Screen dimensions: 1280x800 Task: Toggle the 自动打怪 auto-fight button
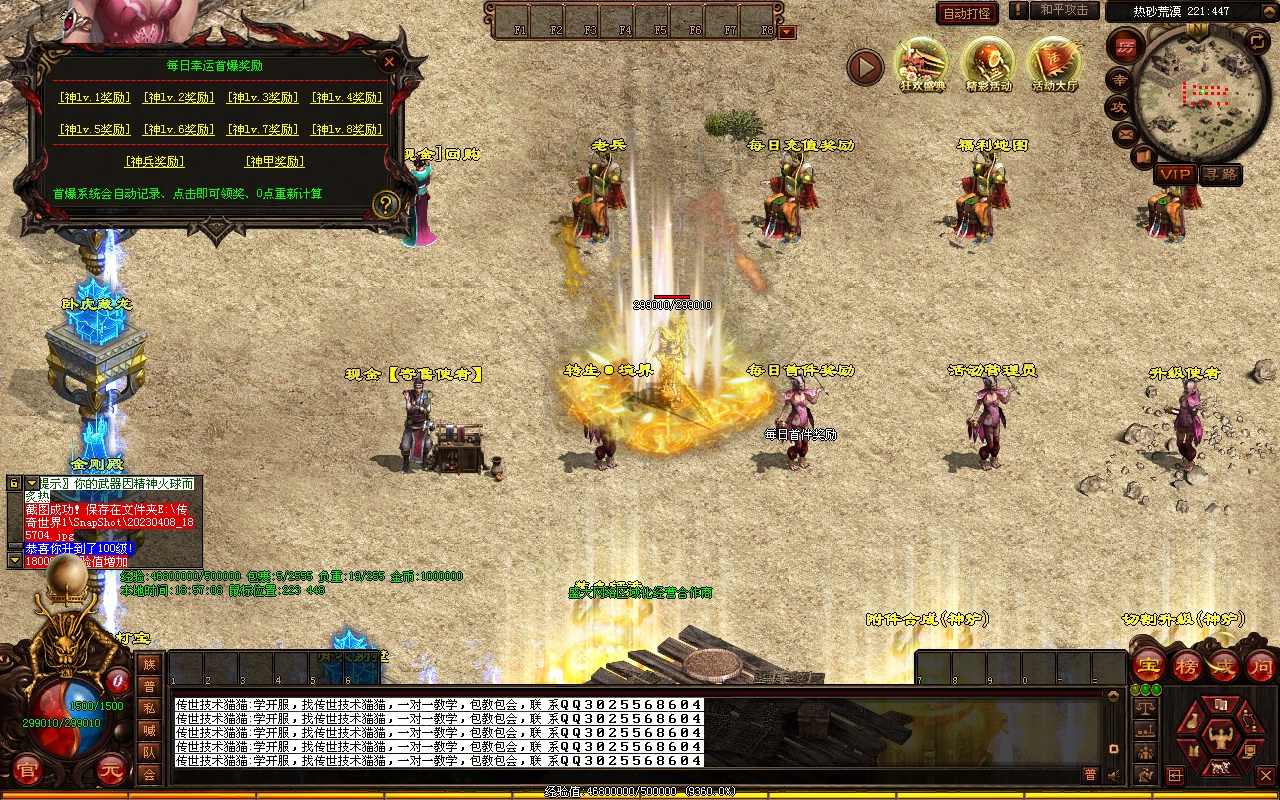(x=967, y=13)
